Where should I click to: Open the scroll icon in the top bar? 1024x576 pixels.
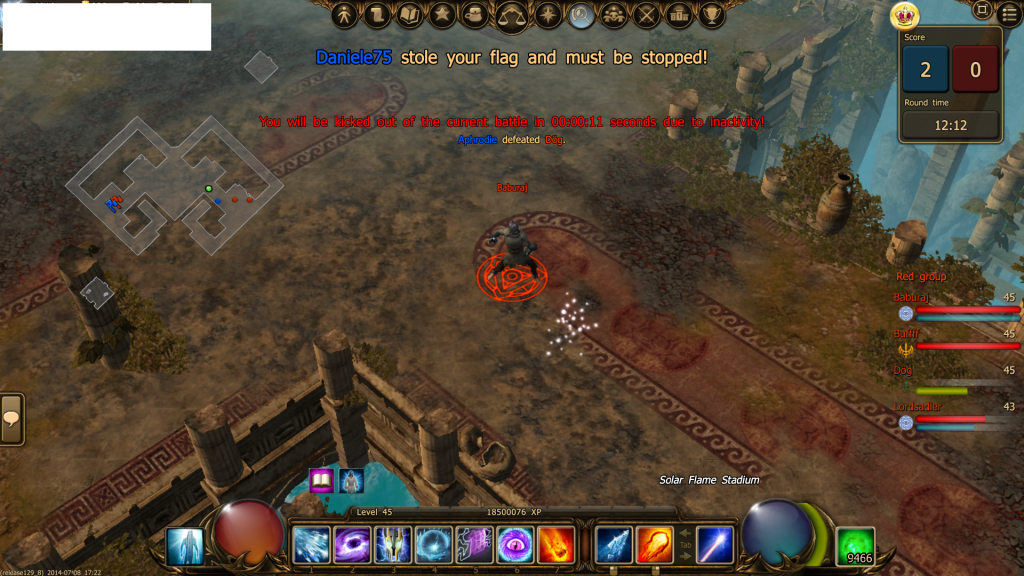[x=376, y=15]
